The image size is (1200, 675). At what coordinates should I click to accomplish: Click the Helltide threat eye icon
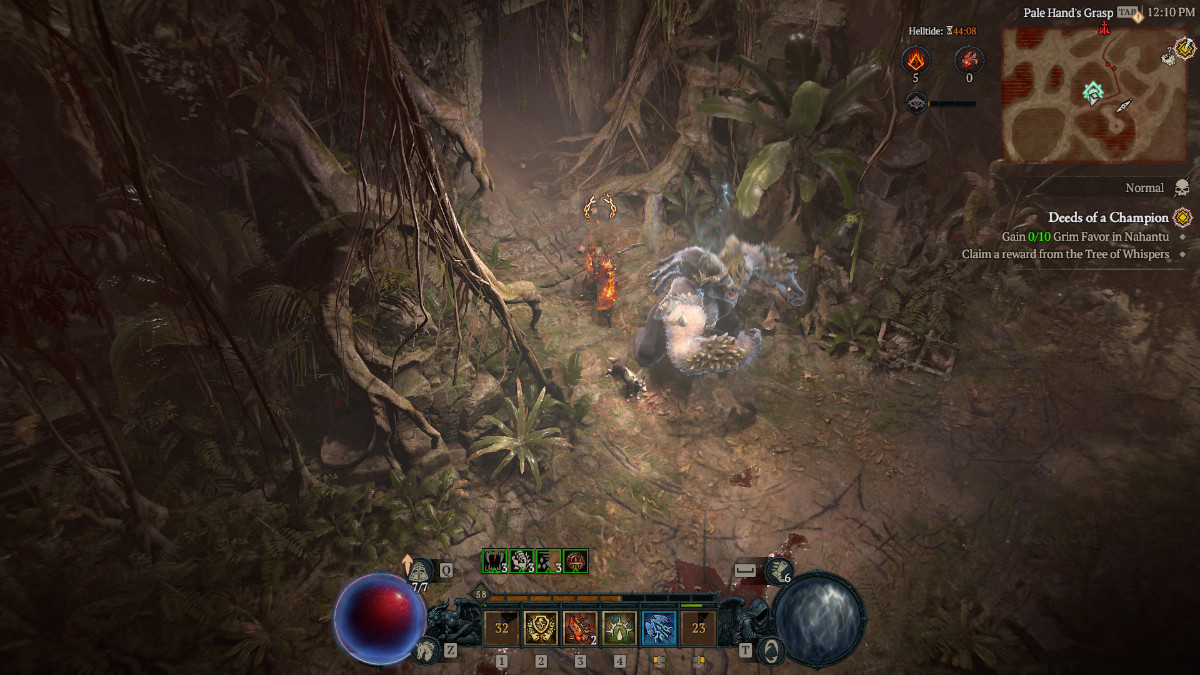click(916, 102)
